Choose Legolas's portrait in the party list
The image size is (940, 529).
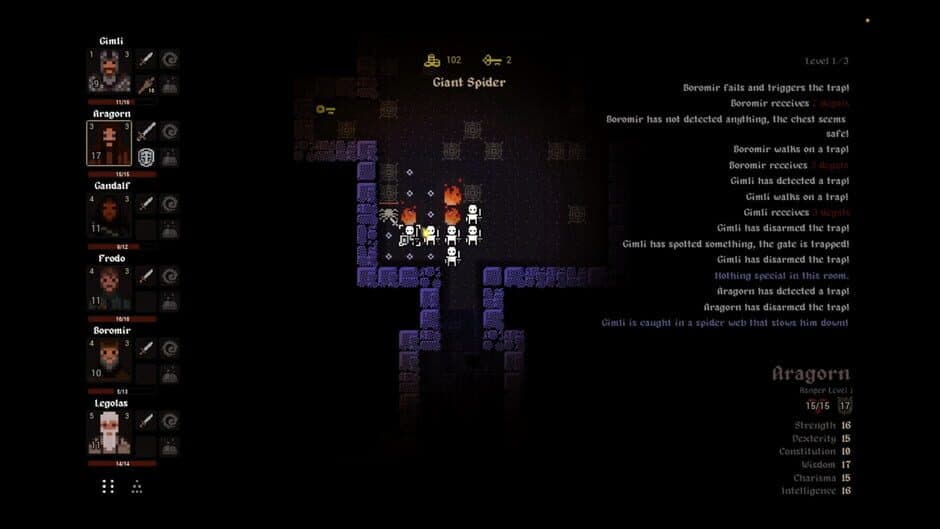click(108, 432)
